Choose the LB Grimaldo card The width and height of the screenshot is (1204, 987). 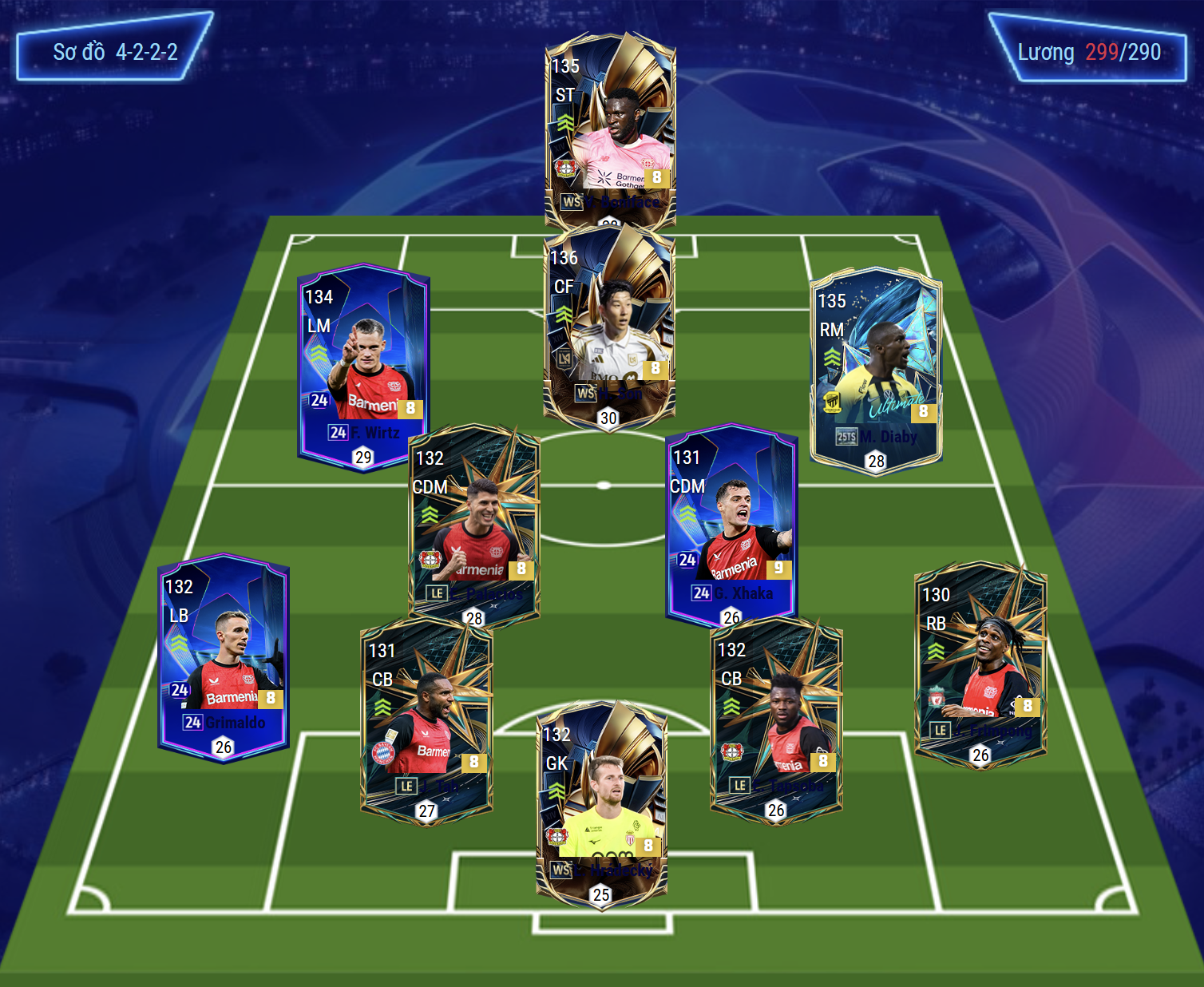(224, 656)
